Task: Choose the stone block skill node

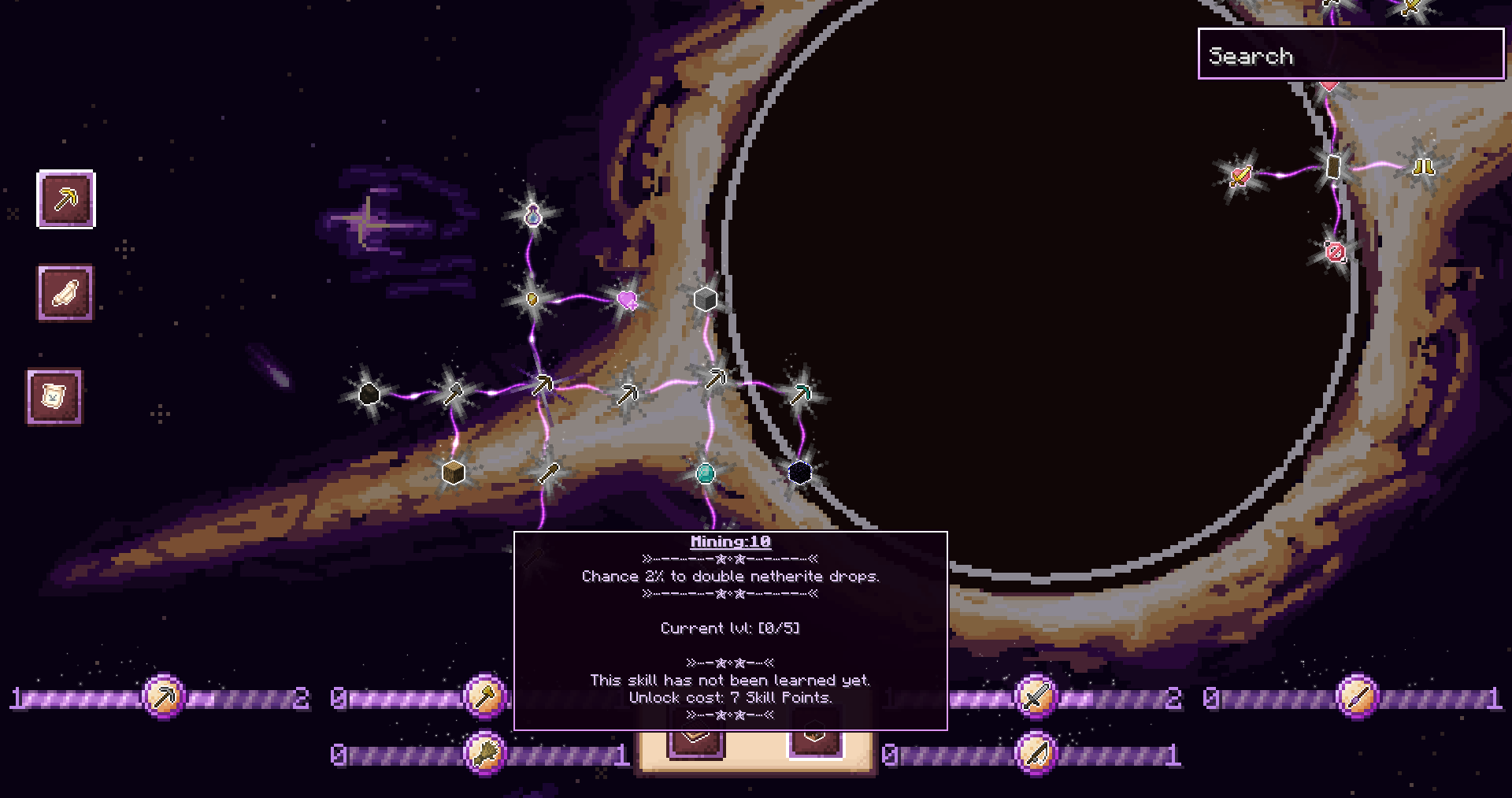Action: click(705, 299)
